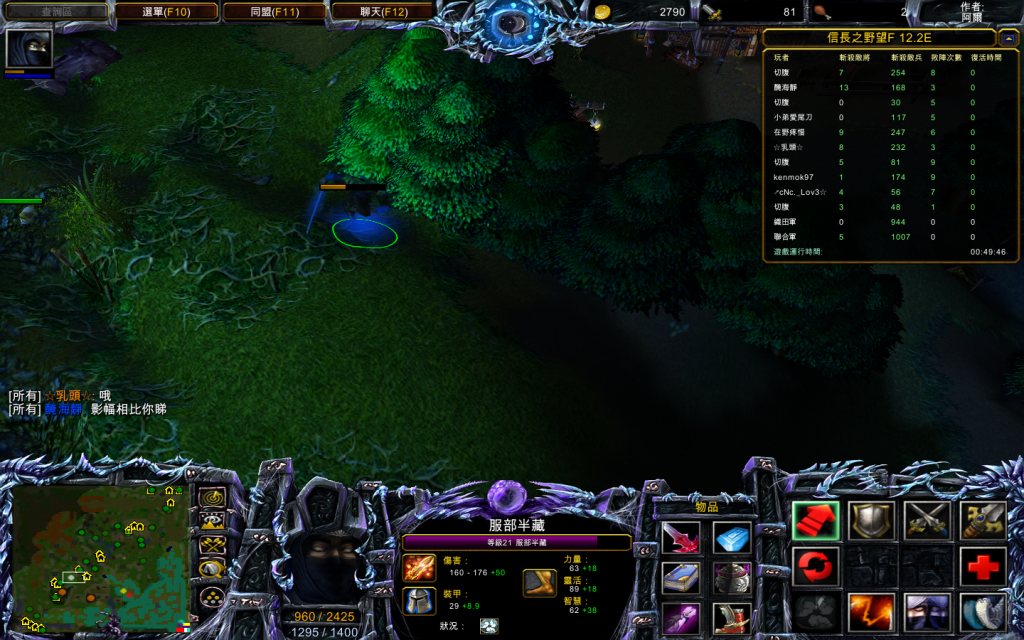Activate the red arrow Move command
The image size is (1024, 640).
(815, 521)
